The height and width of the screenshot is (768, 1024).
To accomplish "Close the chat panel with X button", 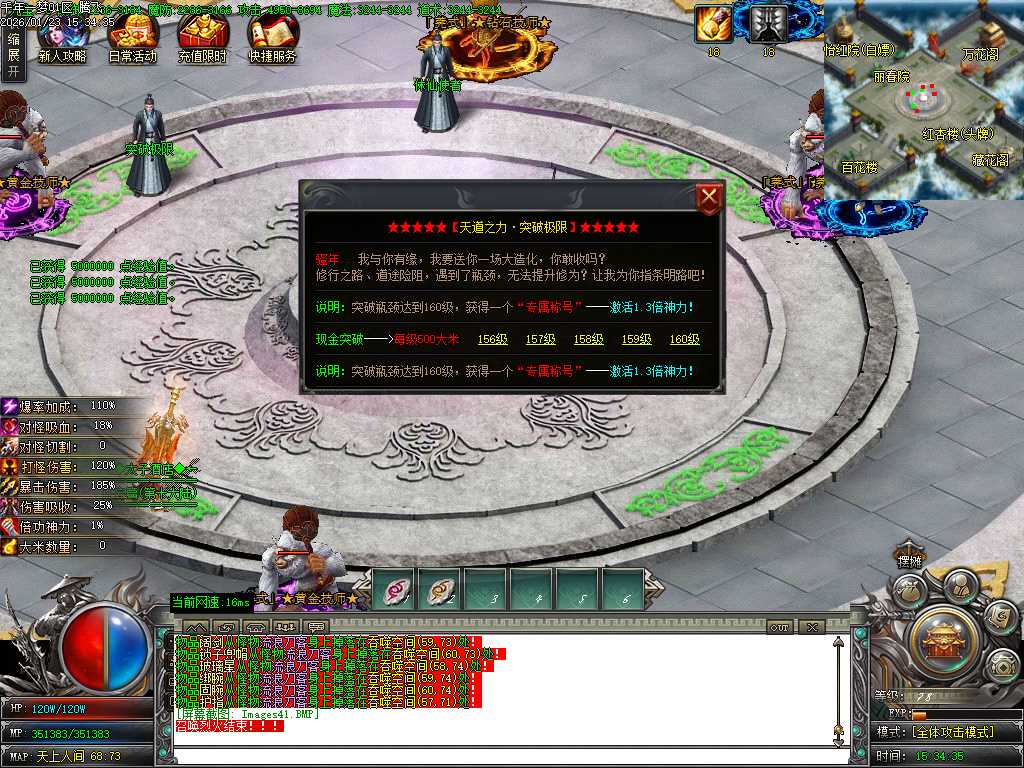I will 811,627.
